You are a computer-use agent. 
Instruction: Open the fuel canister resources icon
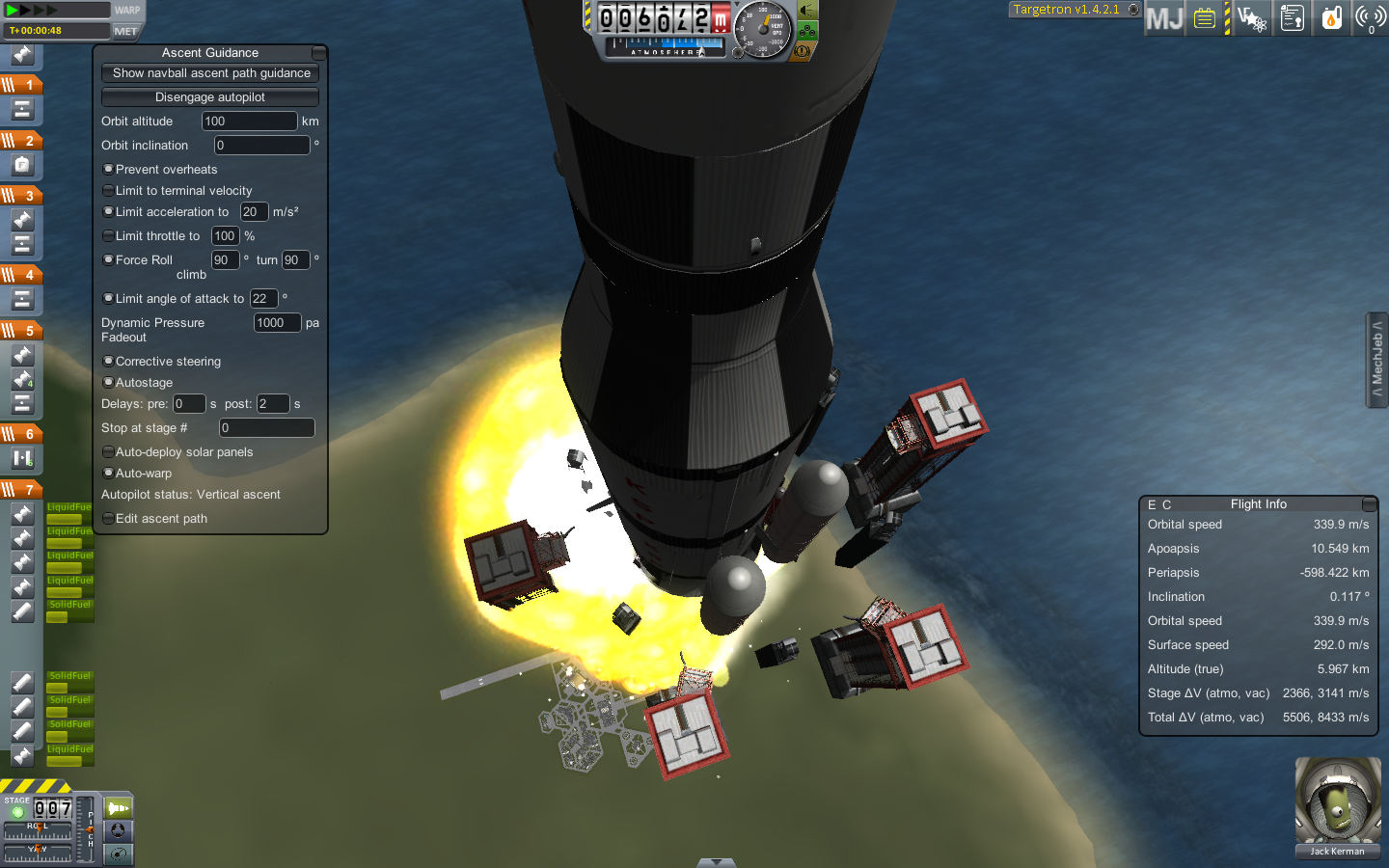(x=1331, y=17)
